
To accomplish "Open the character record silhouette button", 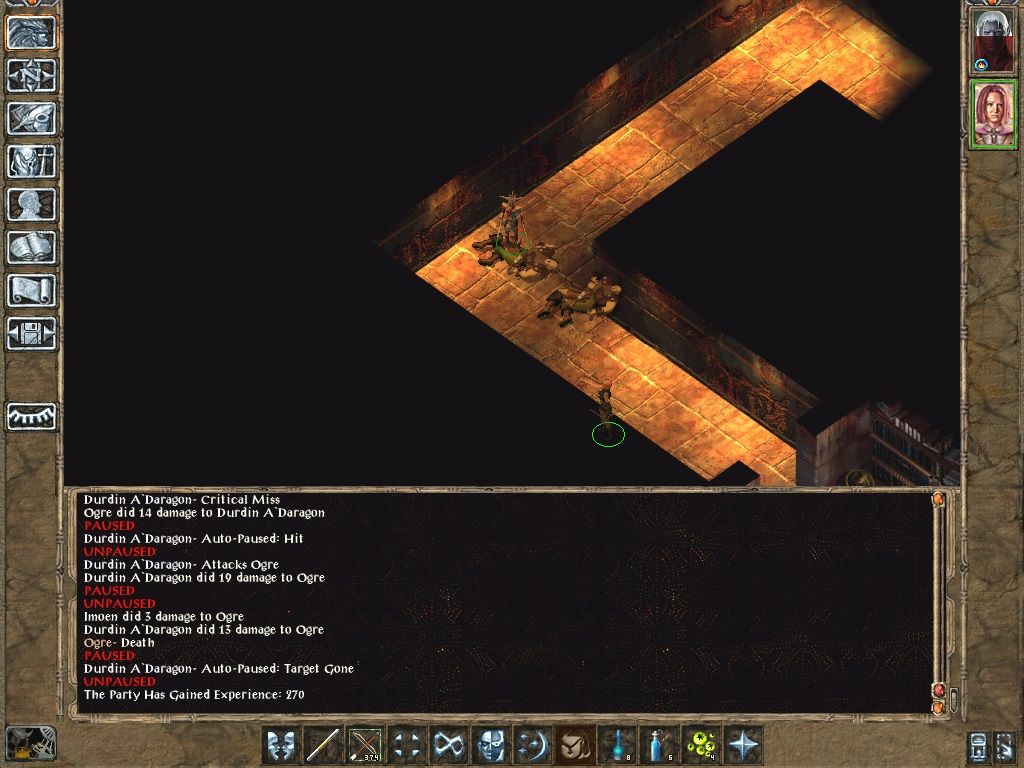I will coord(32,204).
